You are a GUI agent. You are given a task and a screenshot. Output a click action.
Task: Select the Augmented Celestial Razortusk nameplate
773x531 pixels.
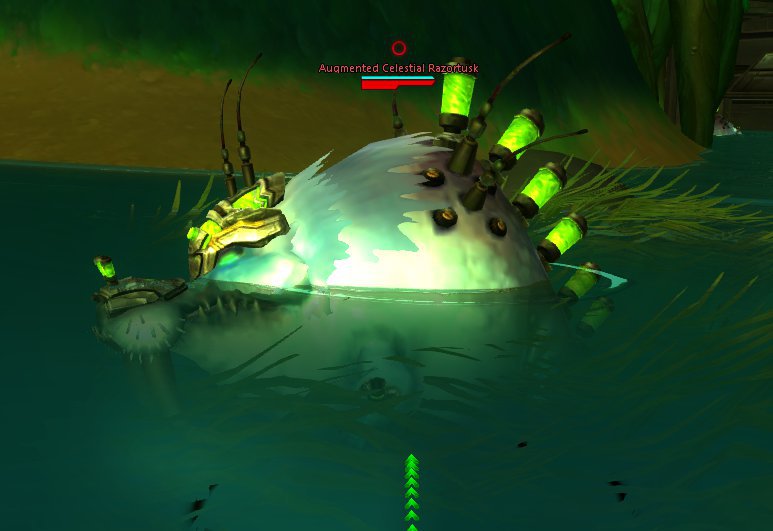pyautogui.click(x=398, y=69)
